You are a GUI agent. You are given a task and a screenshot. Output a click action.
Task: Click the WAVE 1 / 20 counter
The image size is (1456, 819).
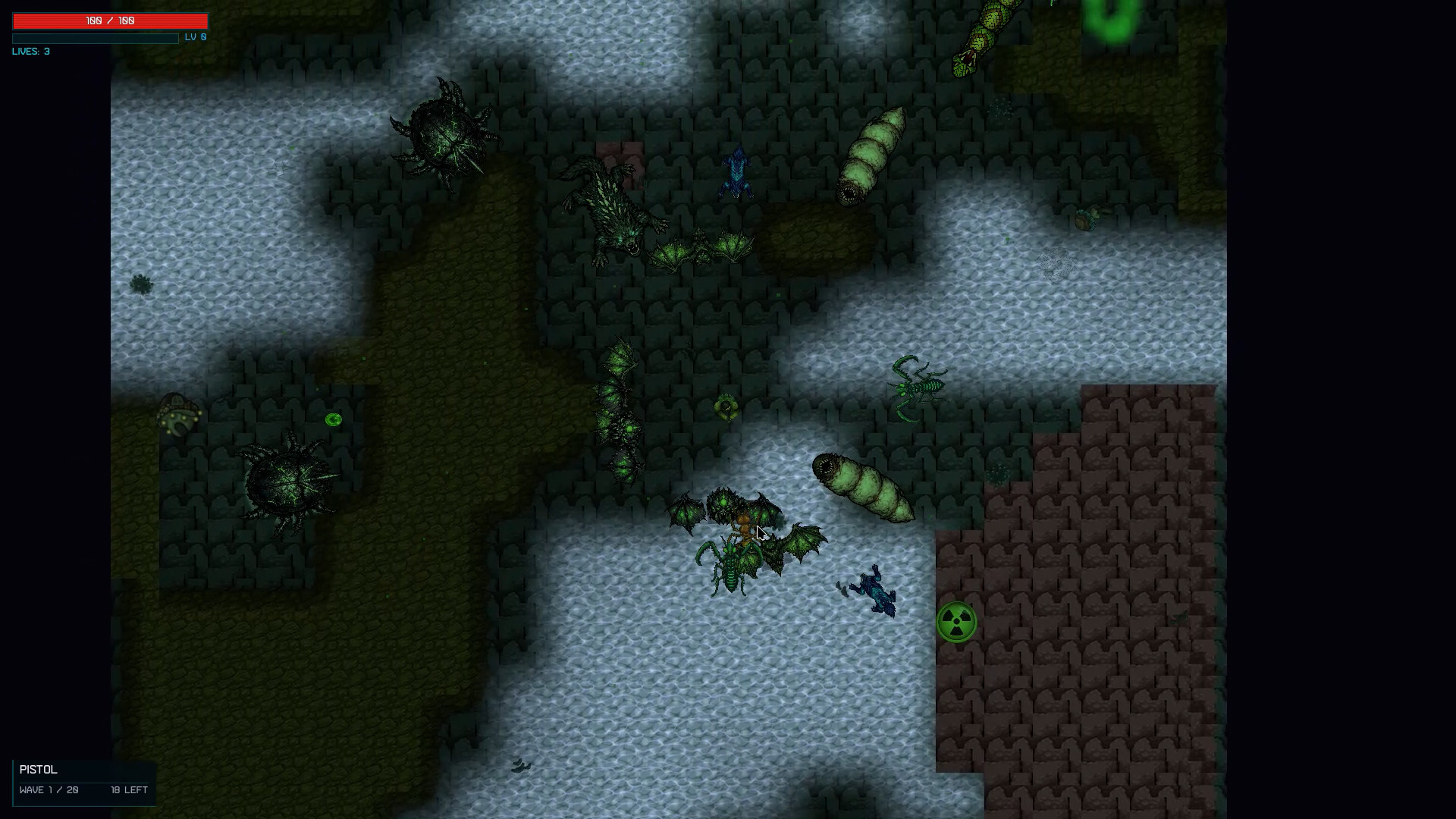49,790
